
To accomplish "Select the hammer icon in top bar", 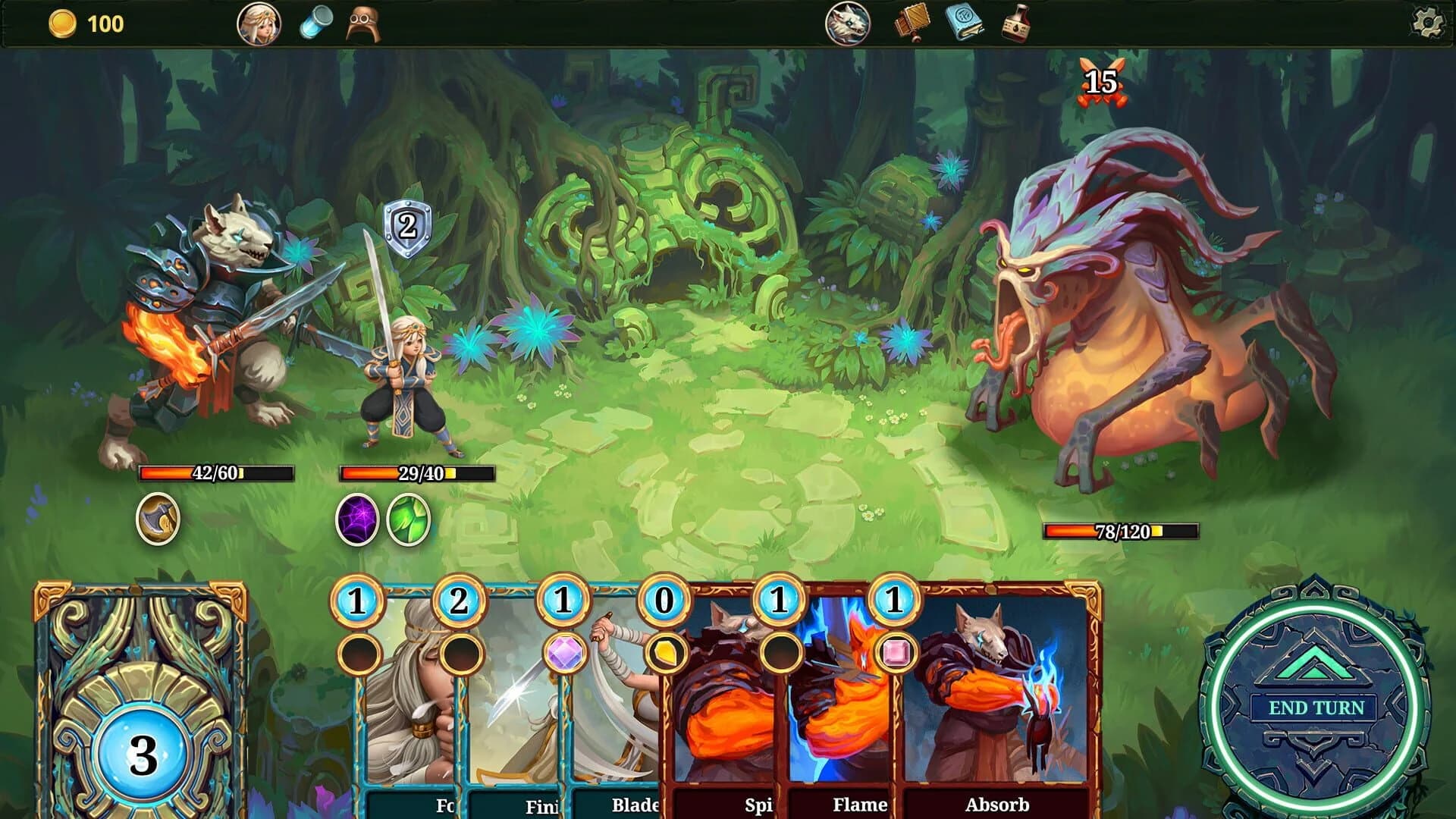I will click(910, 22).
